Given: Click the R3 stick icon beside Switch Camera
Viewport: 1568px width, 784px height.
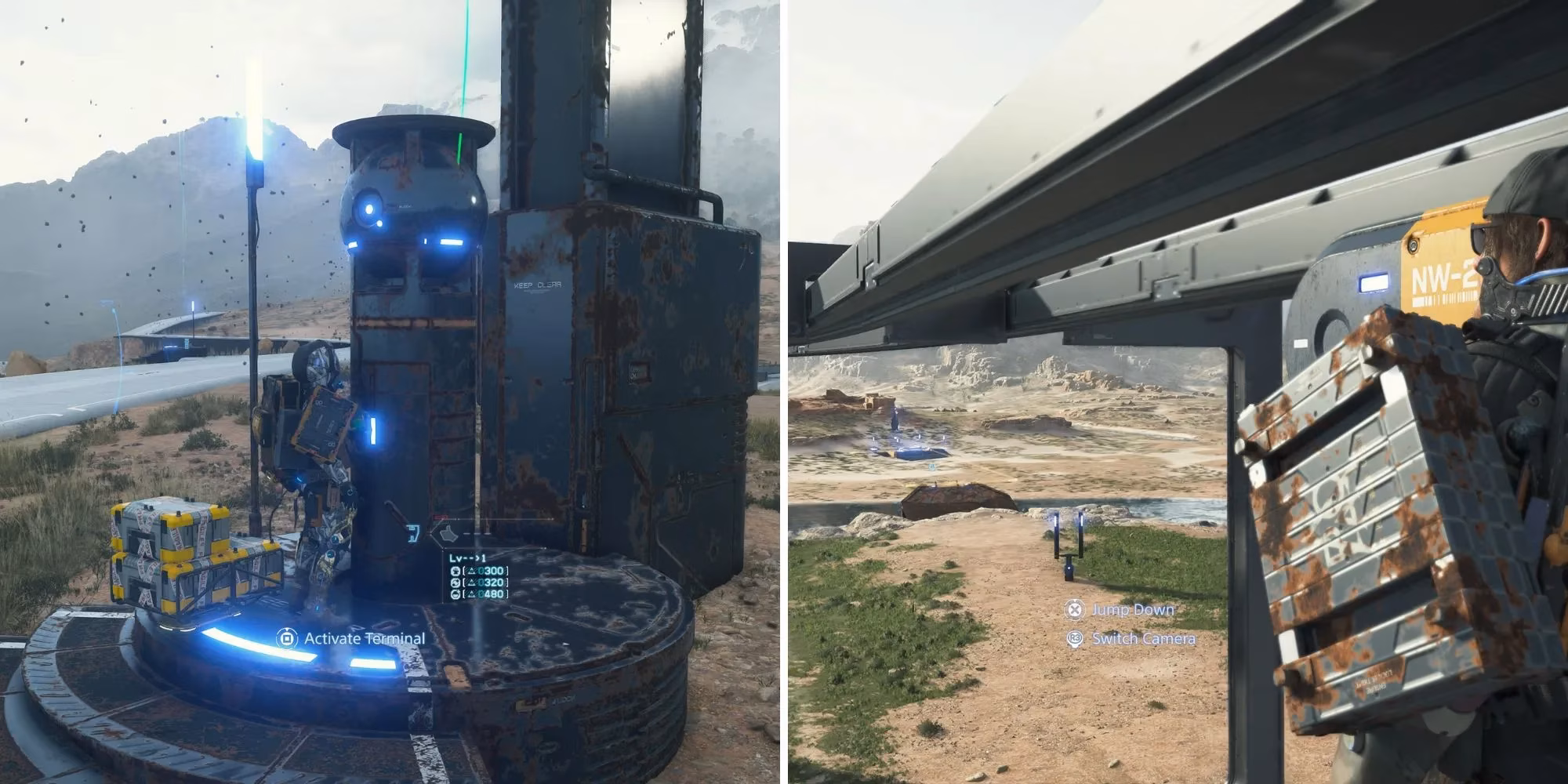Looking at the screenshot, I should point(1074,638).
